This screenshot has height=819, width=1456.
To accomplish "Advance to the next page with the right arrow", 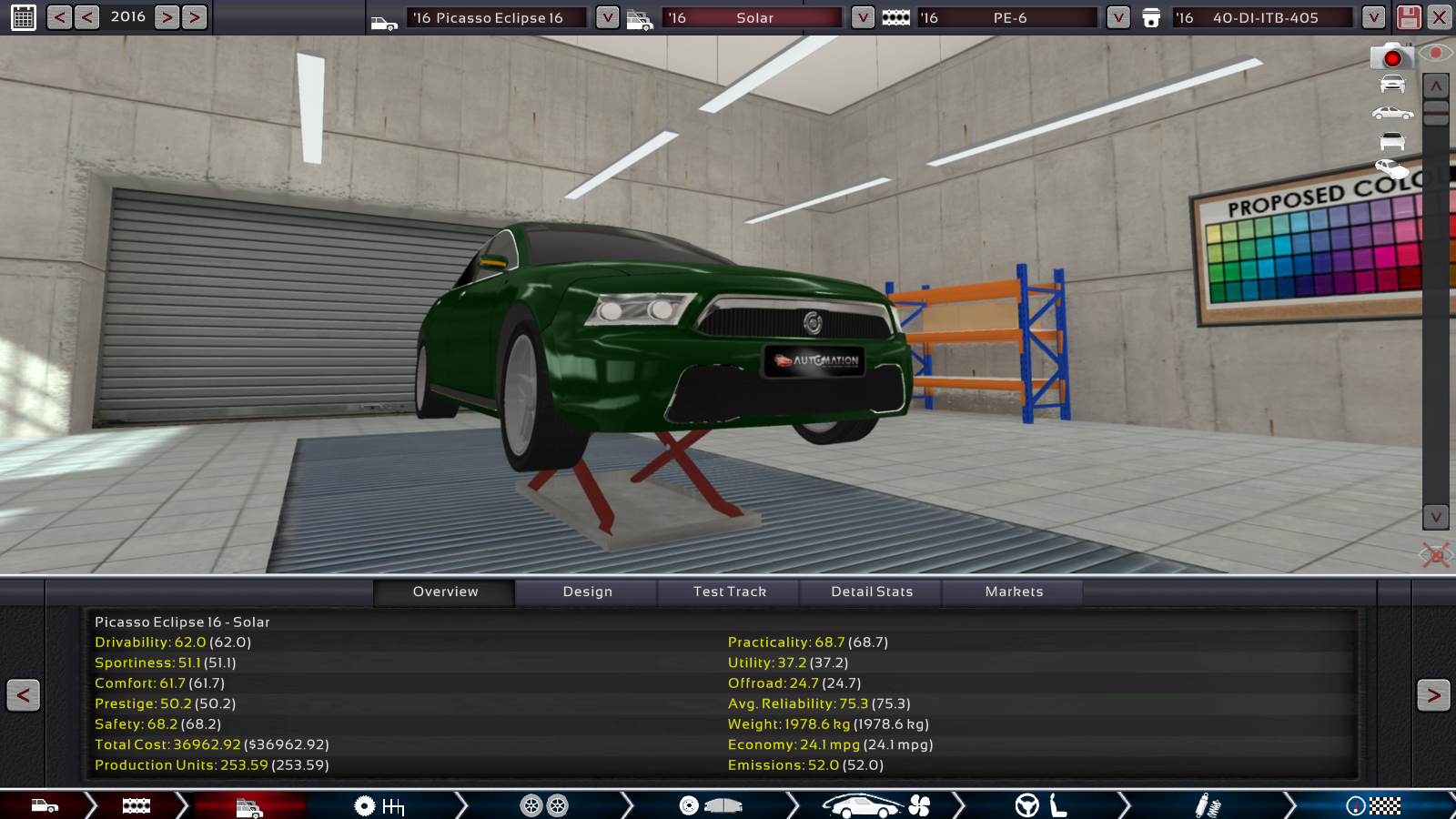I will pyautogui.click(x=1433, y=695).
